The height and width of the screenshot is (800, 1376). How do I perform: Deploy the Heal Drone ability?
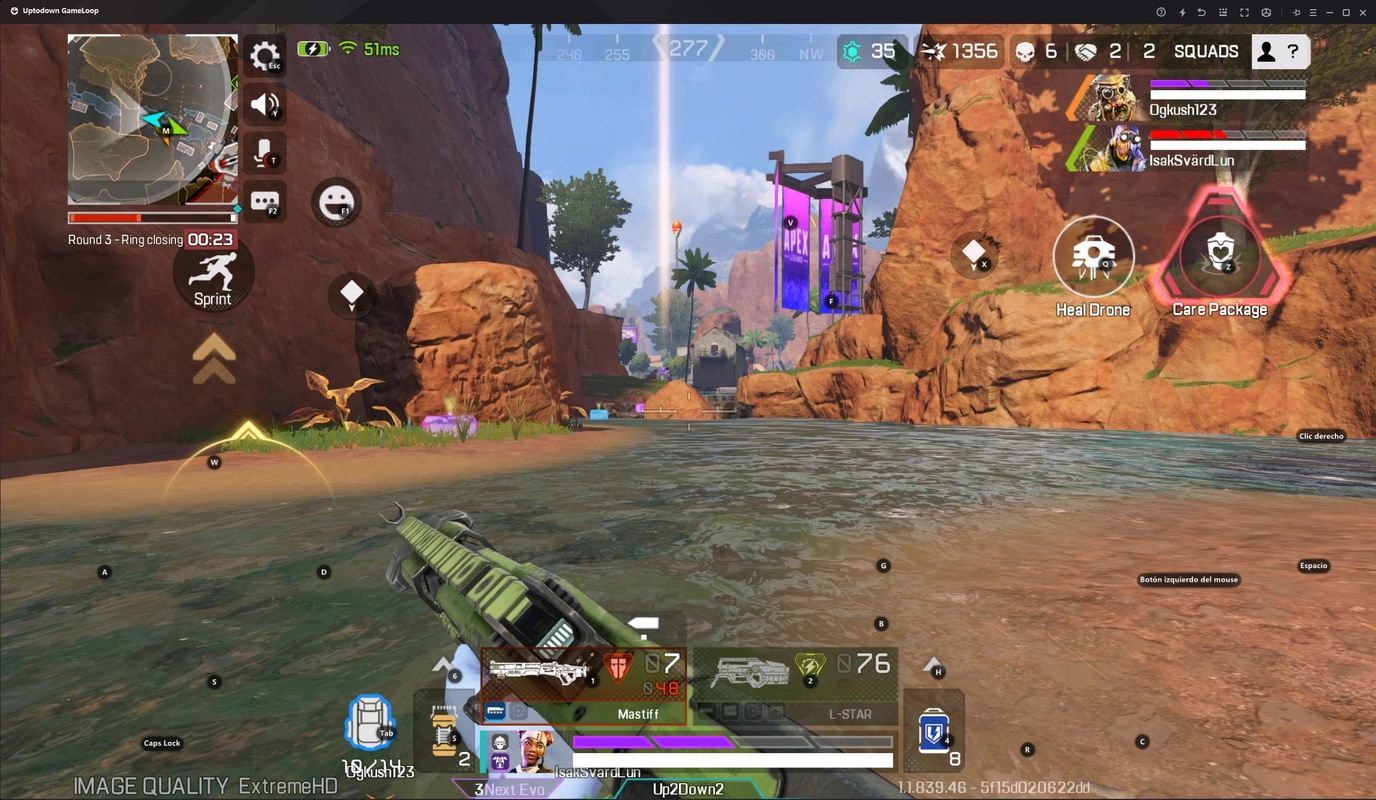tap(1093, 257)
